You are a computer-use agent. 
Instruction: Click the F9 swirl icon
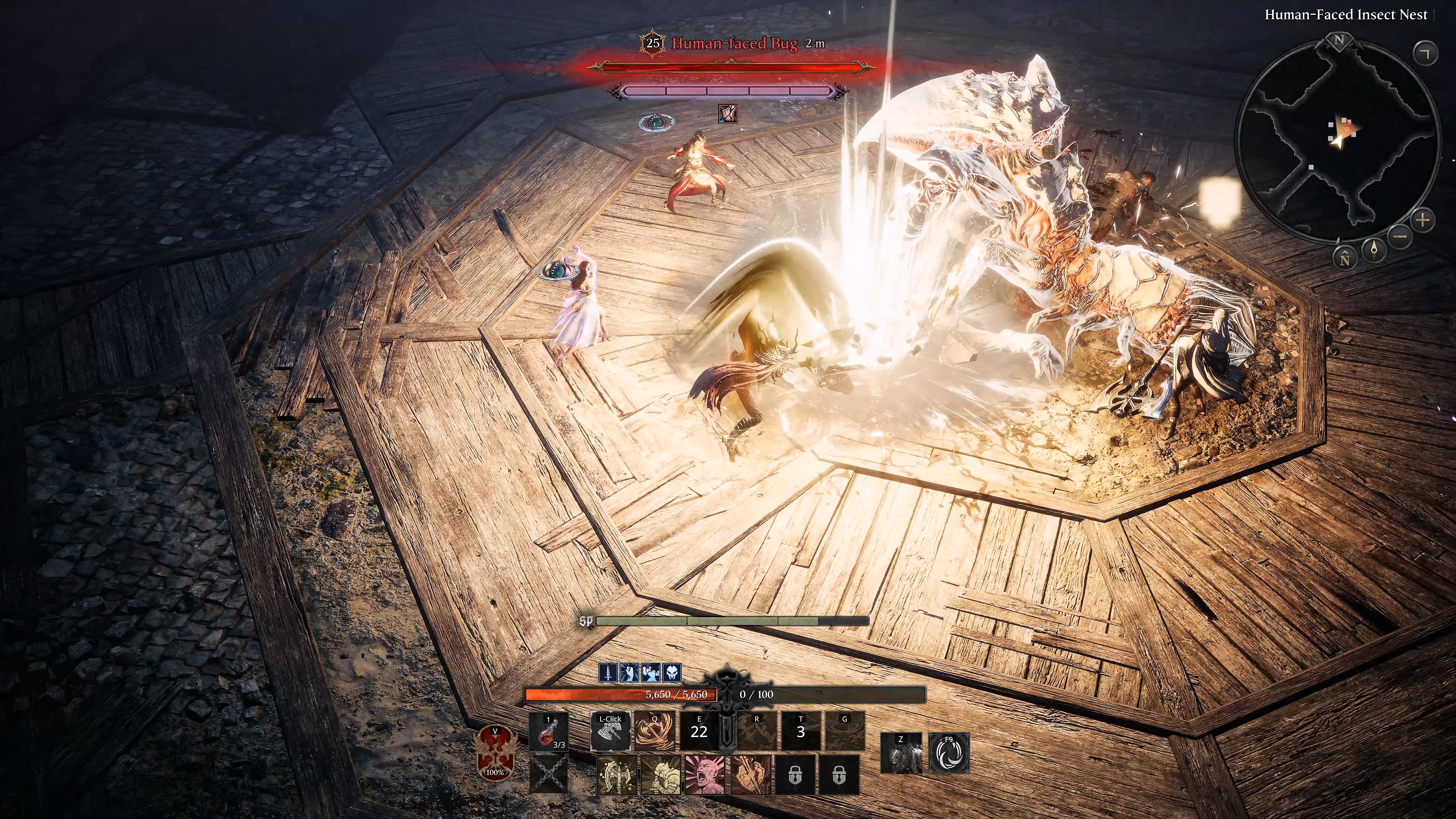949,753
